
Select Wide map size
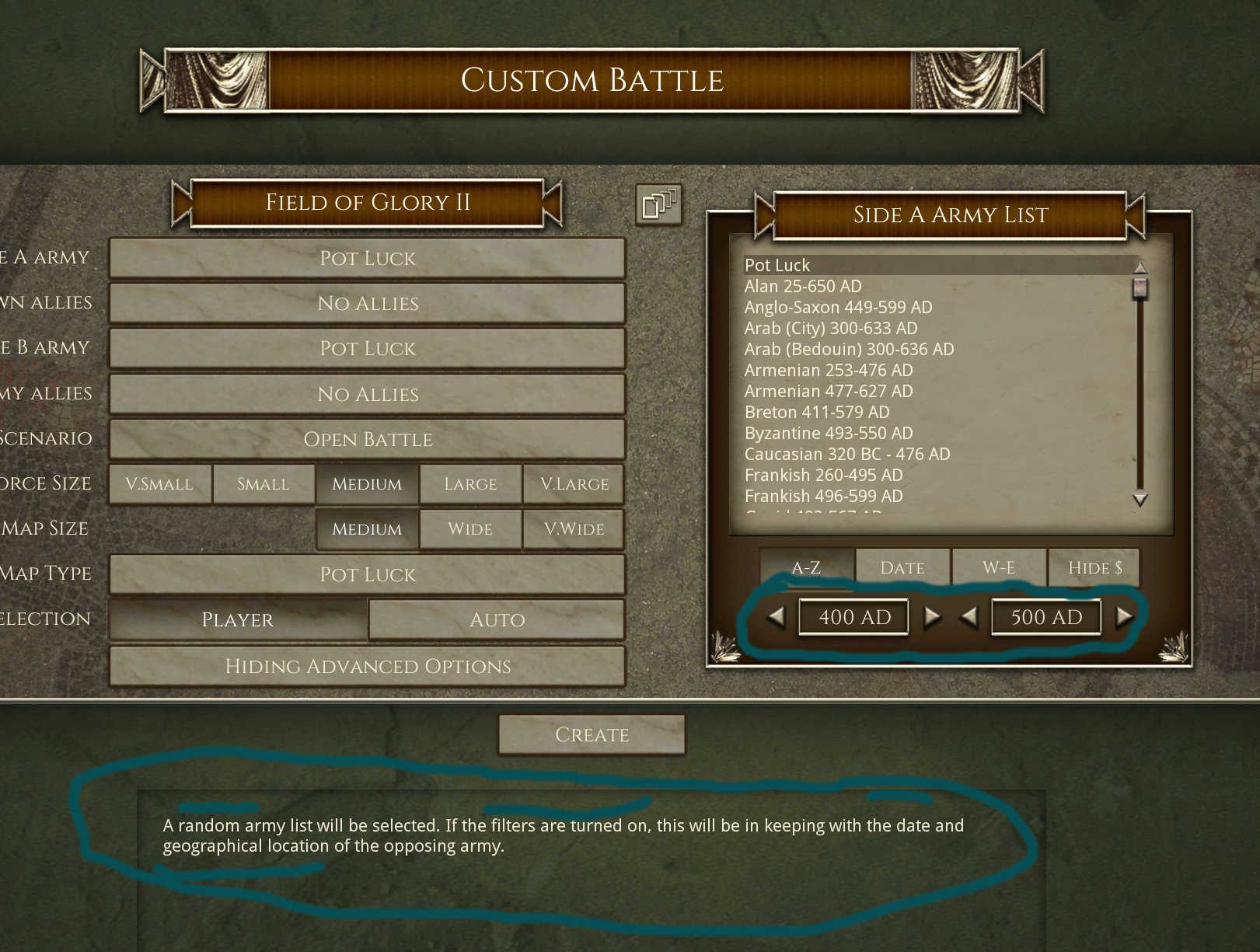(470, 529)
